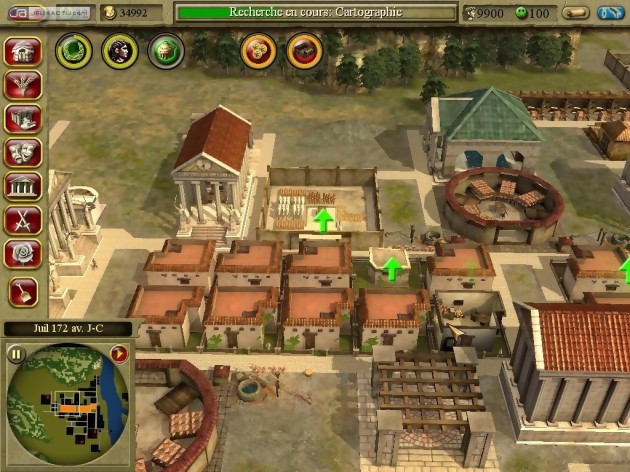630x472 pixels.
Task: Open the portrait head advisor icon
Action: 120,50
